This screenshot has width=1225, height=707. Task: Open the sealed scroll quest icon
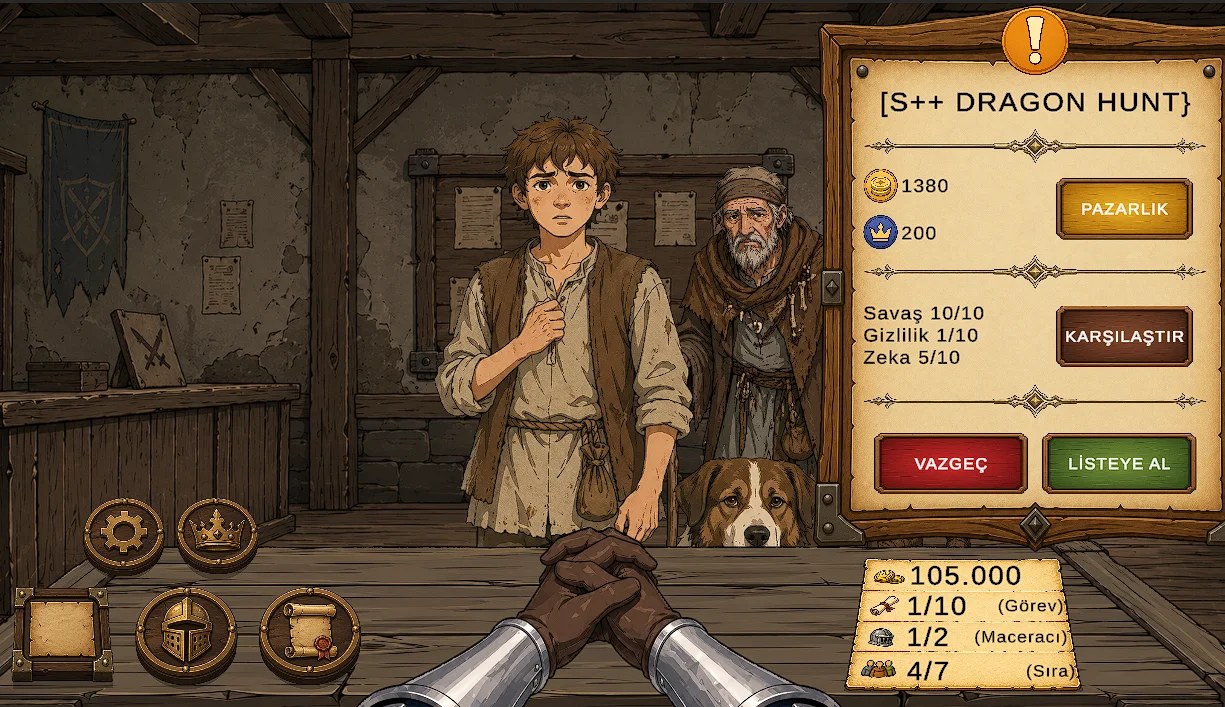309,632
